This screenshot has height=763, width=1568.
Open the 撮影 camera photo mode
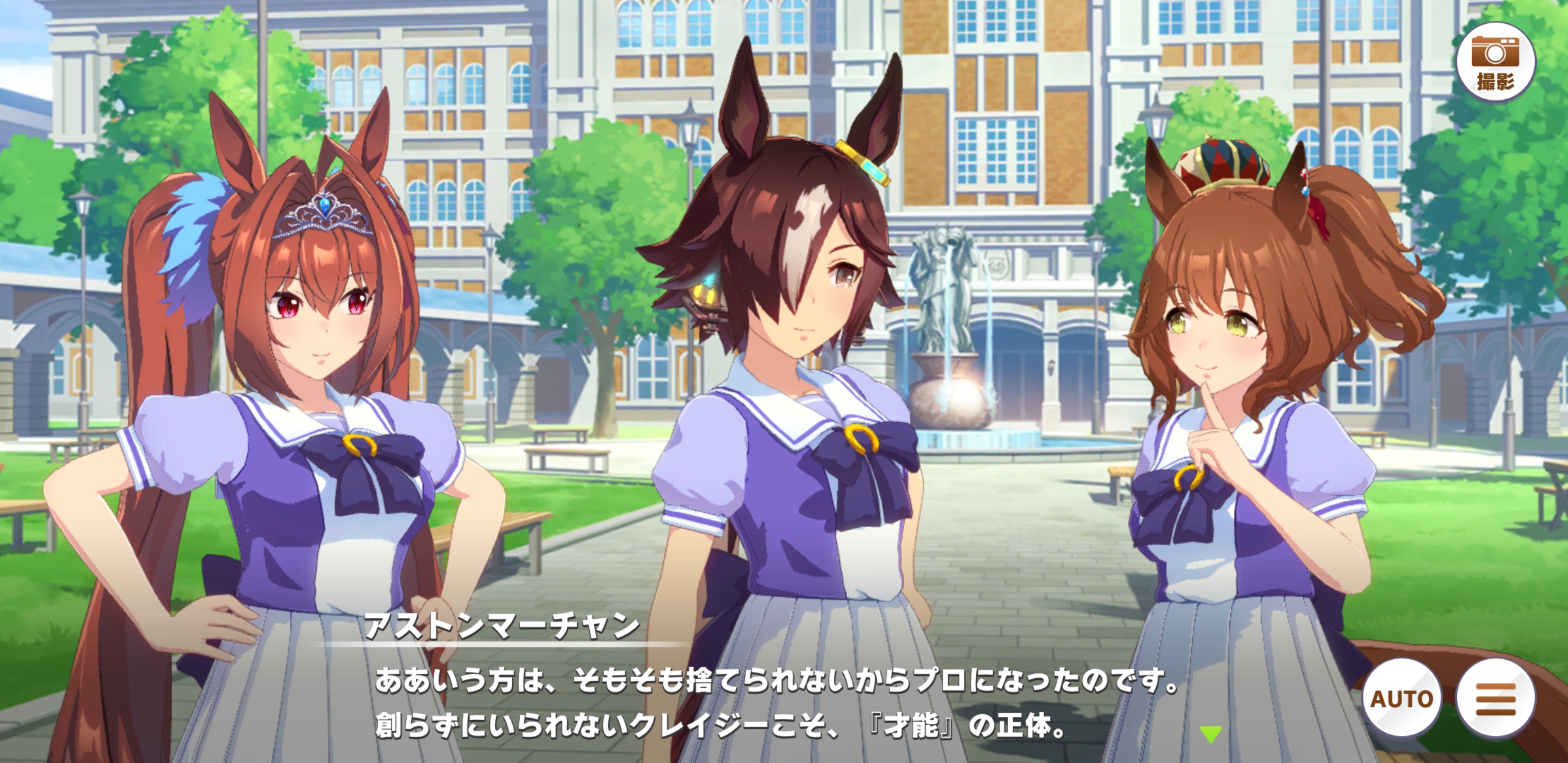(x=1495, y=62)
